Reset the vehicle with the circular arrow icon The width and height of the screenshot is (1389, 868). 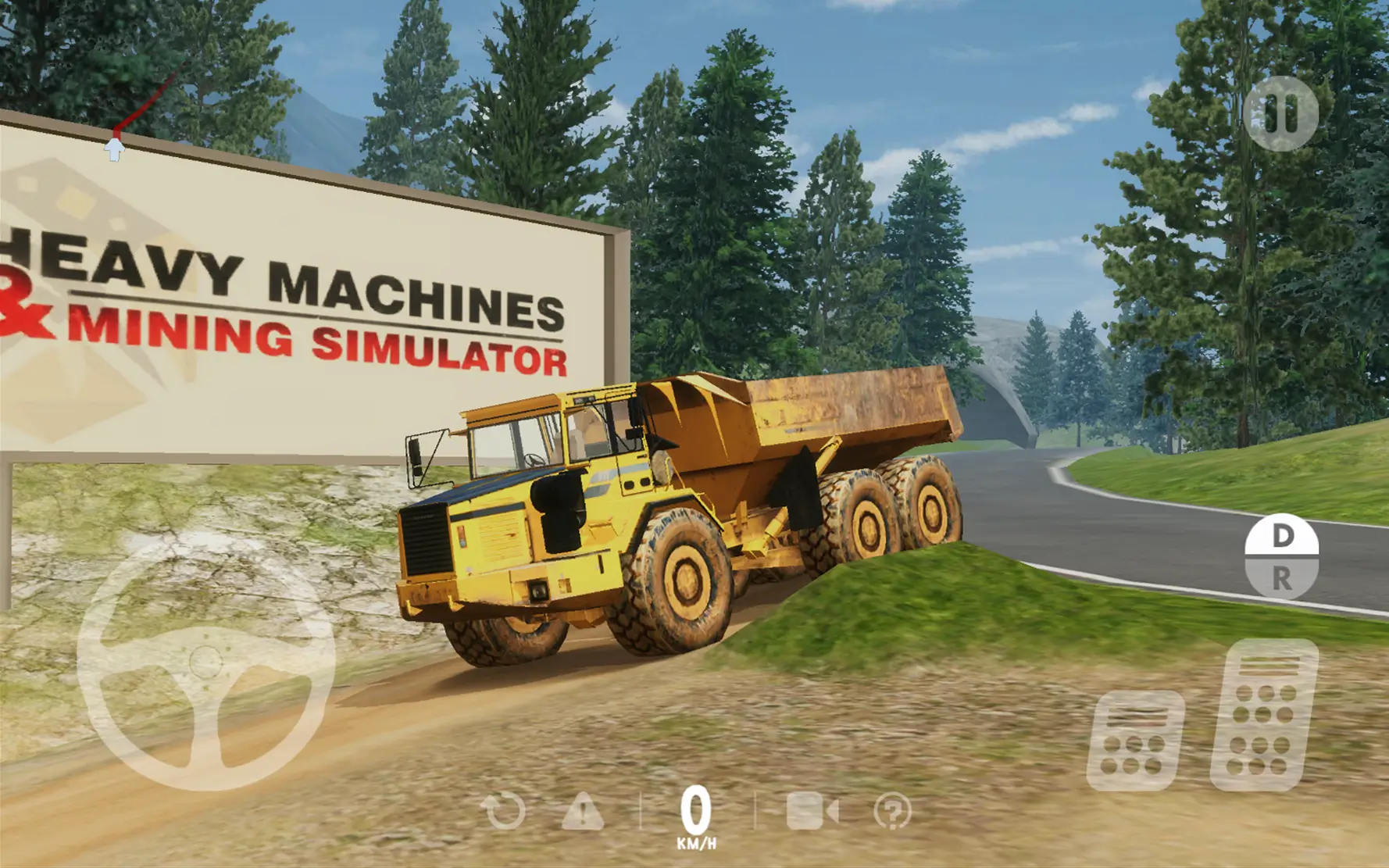point(504,811)
